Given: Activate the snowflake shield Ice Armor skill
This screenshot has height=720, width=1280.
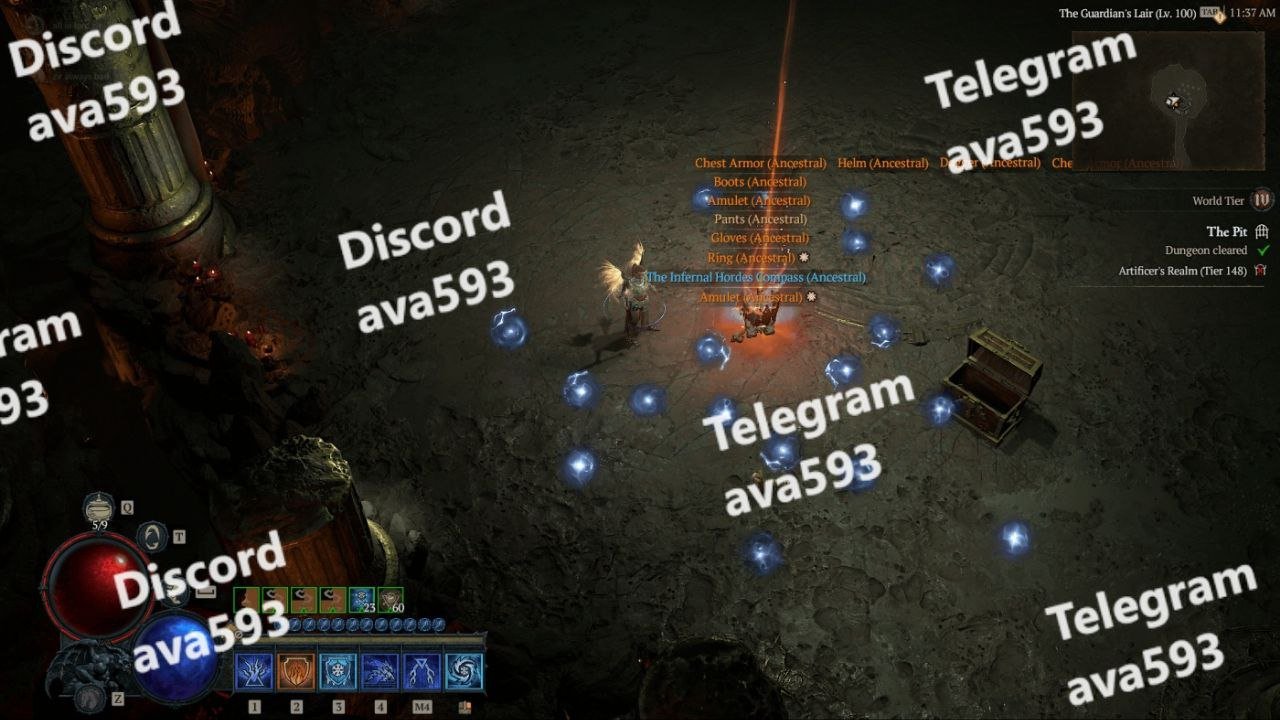Looking at the screenshot, I should click(338, 672).
